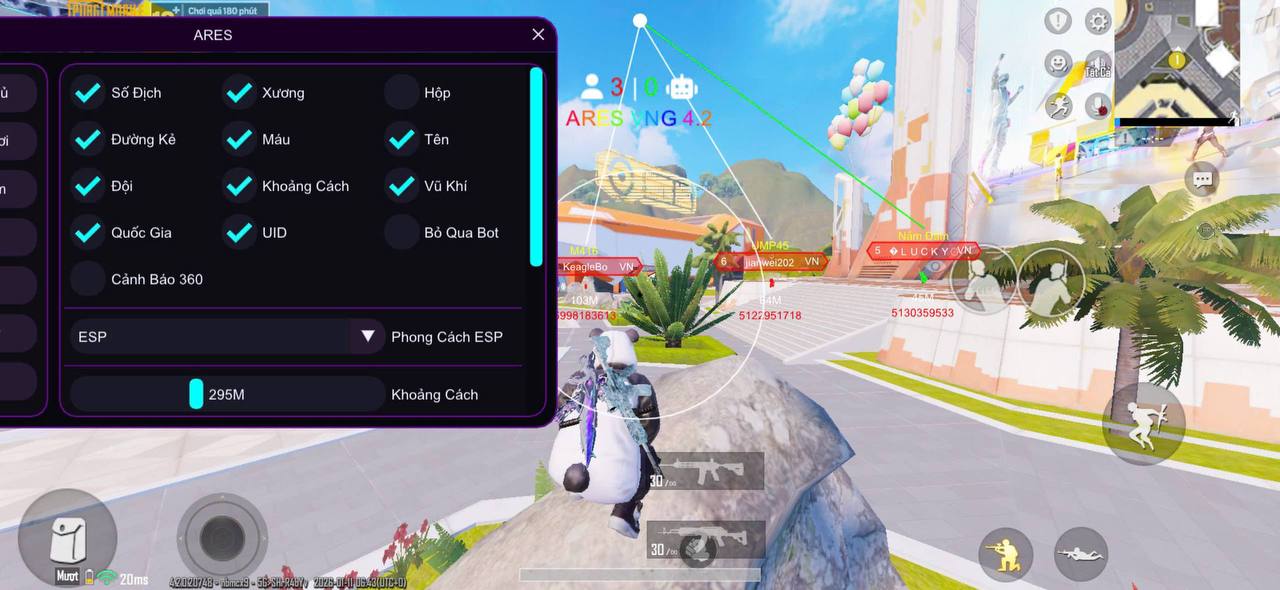Uncheck the UID option
This screenshot has height=590, width=1280.
pyautogui.click(x=239, y=232)
